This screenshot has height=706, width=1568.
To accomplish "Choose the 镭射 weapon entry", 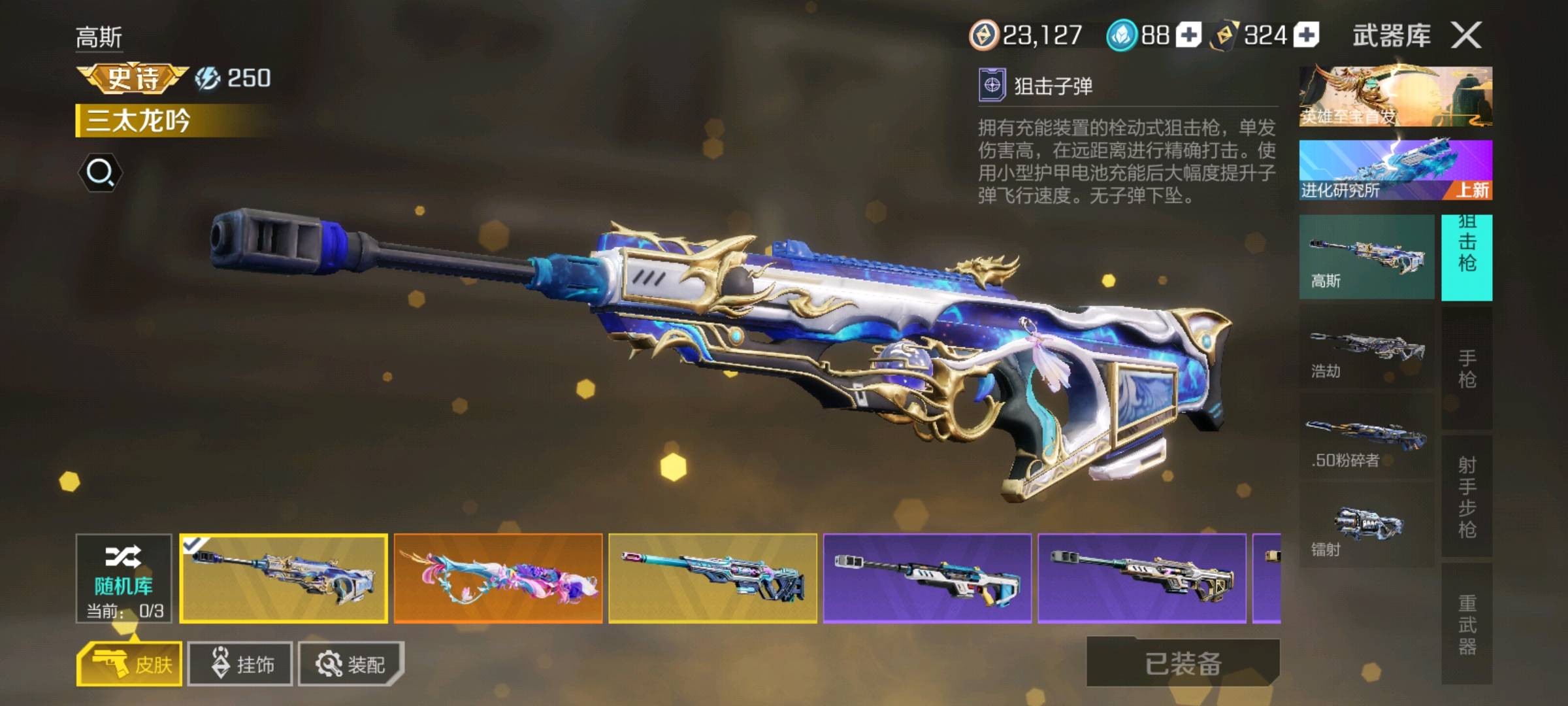I will pyautogui.click(x=1367, y=527).
